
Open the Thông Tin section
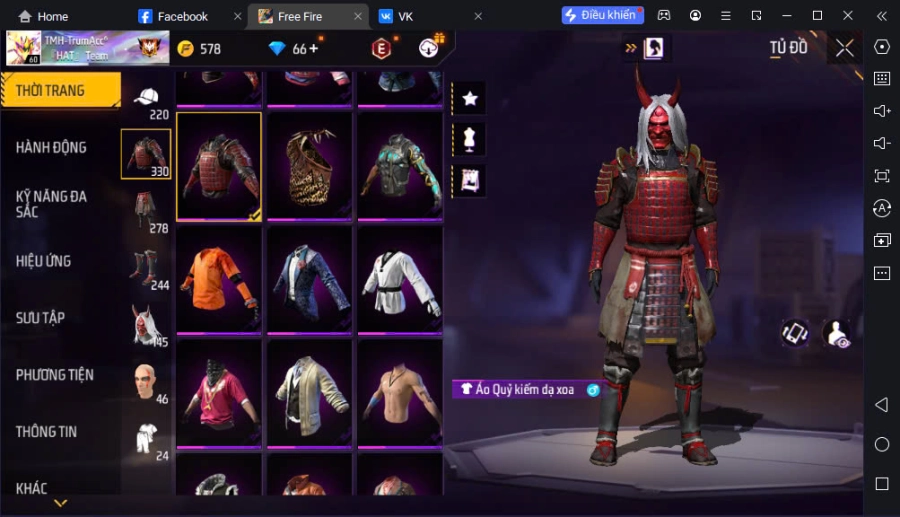pos(47,432)
